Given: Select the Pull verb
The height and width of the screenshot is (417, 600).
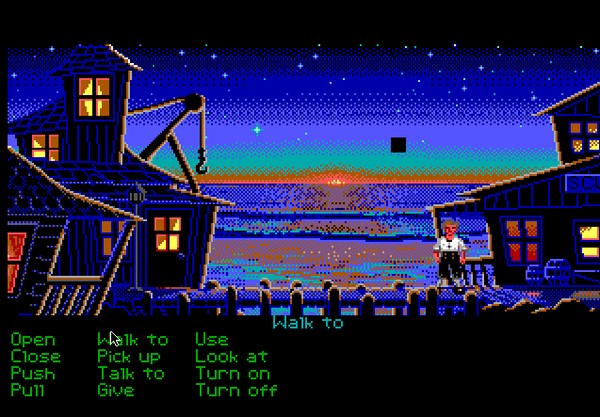Looking at the screenshot, I should coord(29,391).
